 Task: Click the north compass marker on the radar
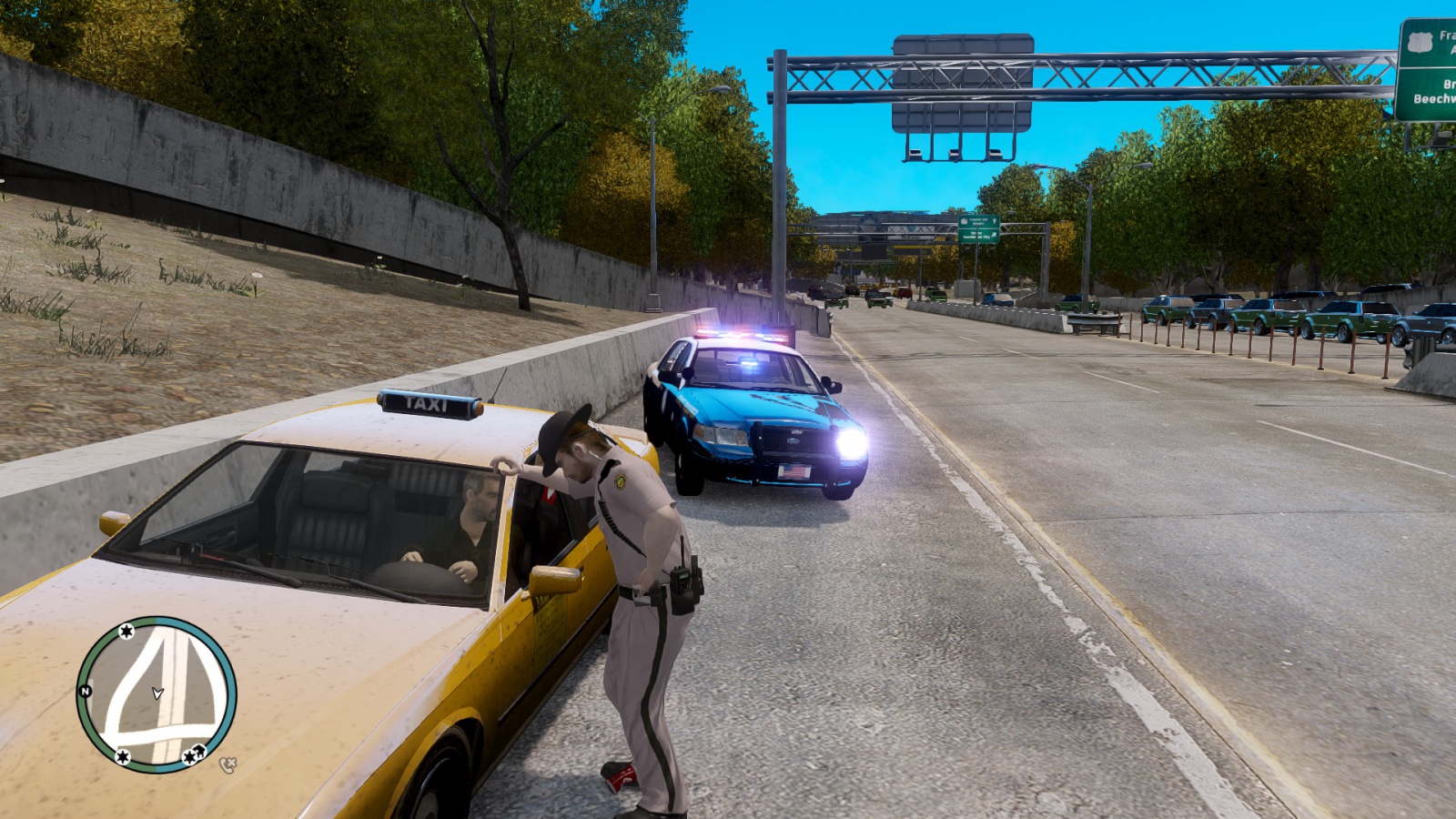86,692
